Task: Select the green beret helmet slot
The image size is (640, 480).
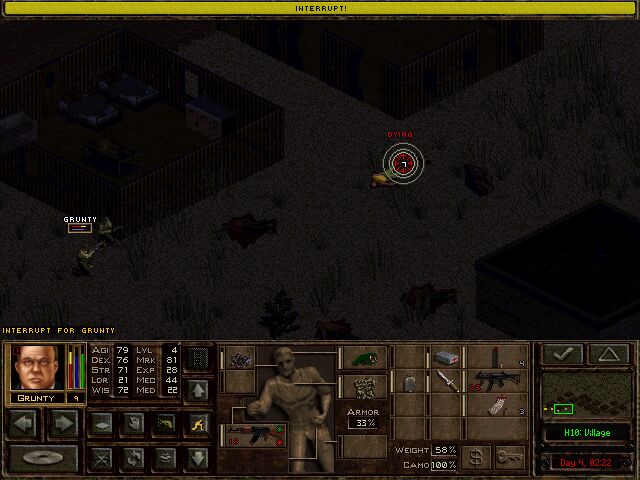Action: coord(363,358)
